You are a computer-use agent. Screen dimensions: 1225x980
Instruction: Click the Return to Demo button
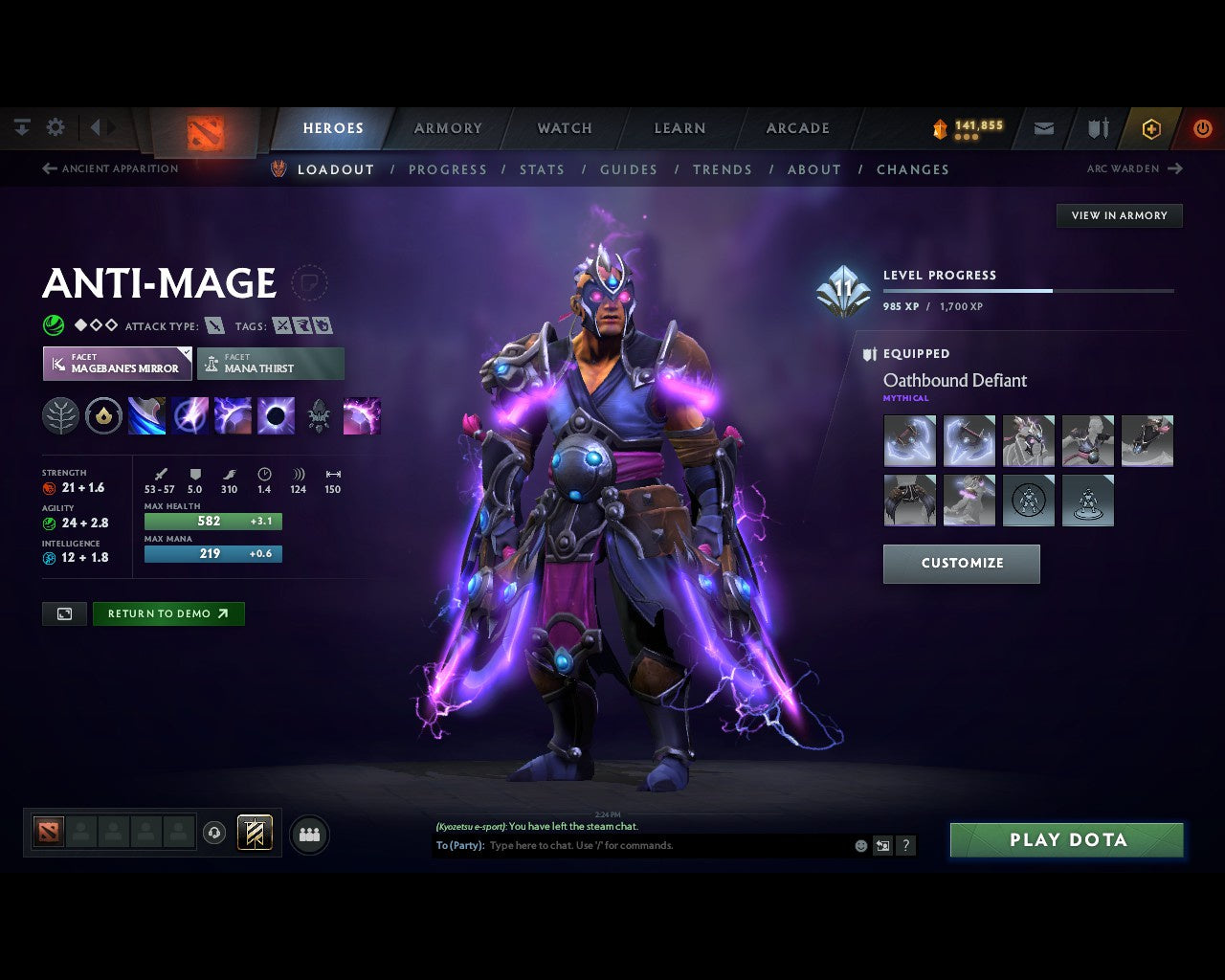tap(168, 613)
